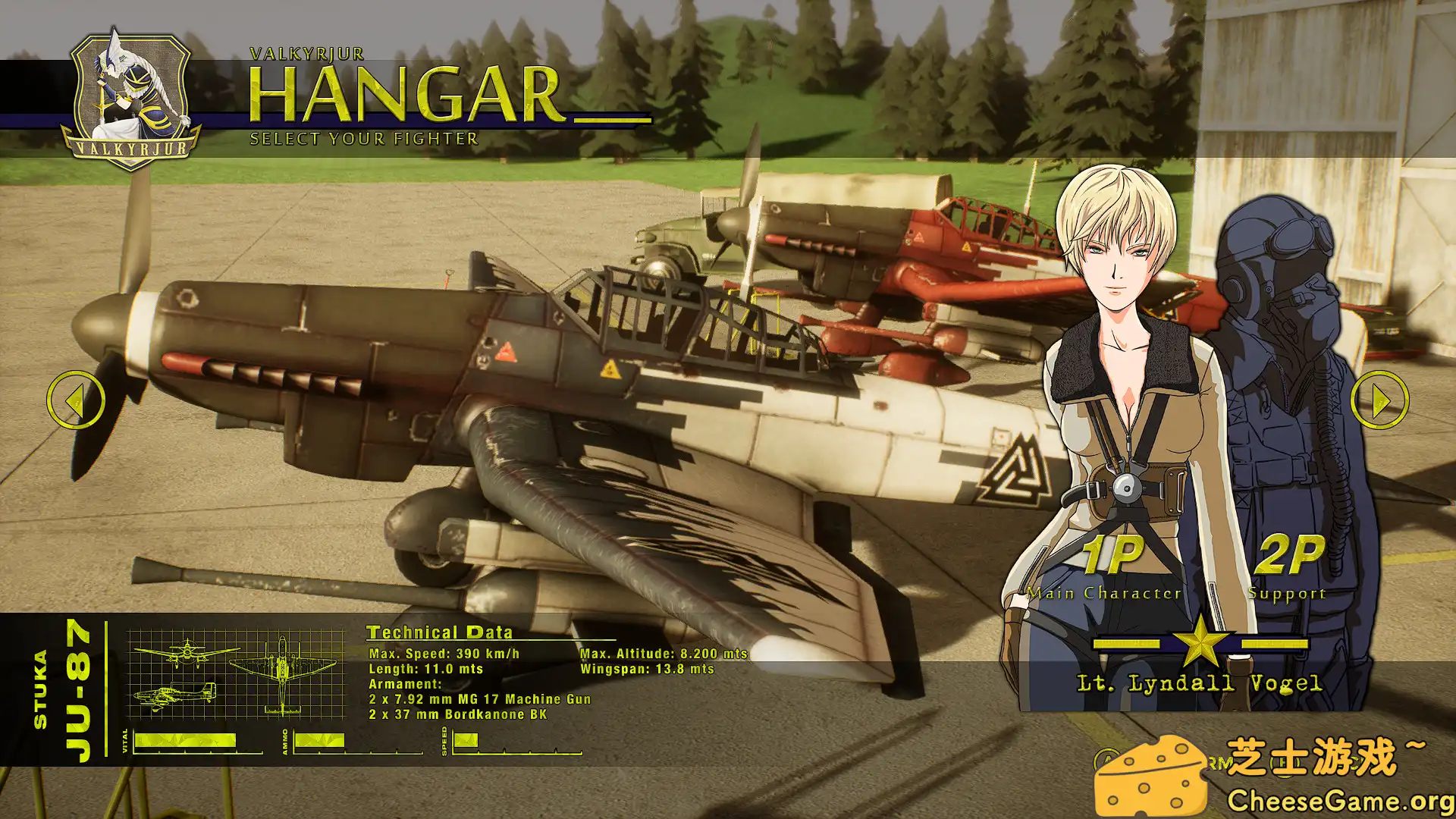The width and height of the screenshot is (1456, 819).
Task: Switch to the next fighter with the right arrow
Action: (1379, 400)
